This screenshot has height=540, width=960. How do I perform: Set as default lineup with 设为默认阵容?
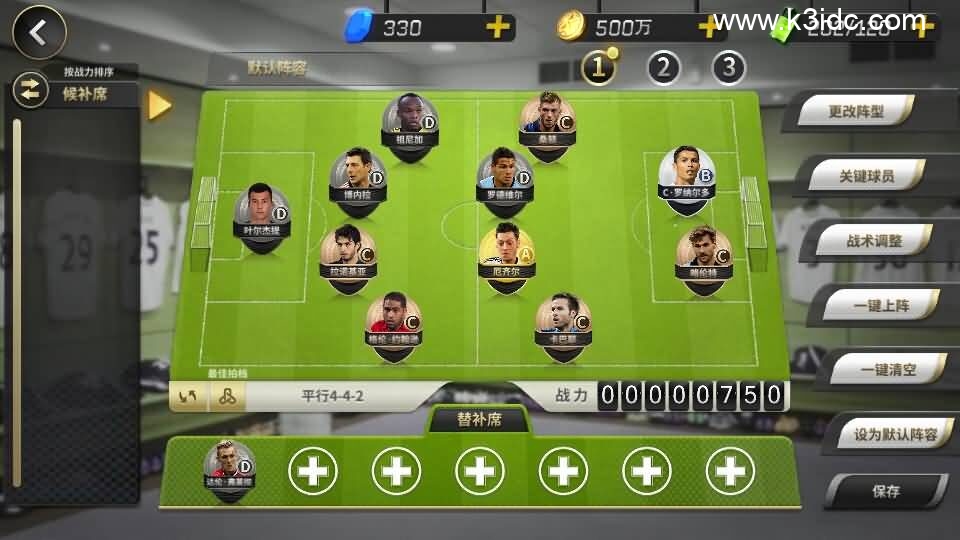(x=895, y=434)
